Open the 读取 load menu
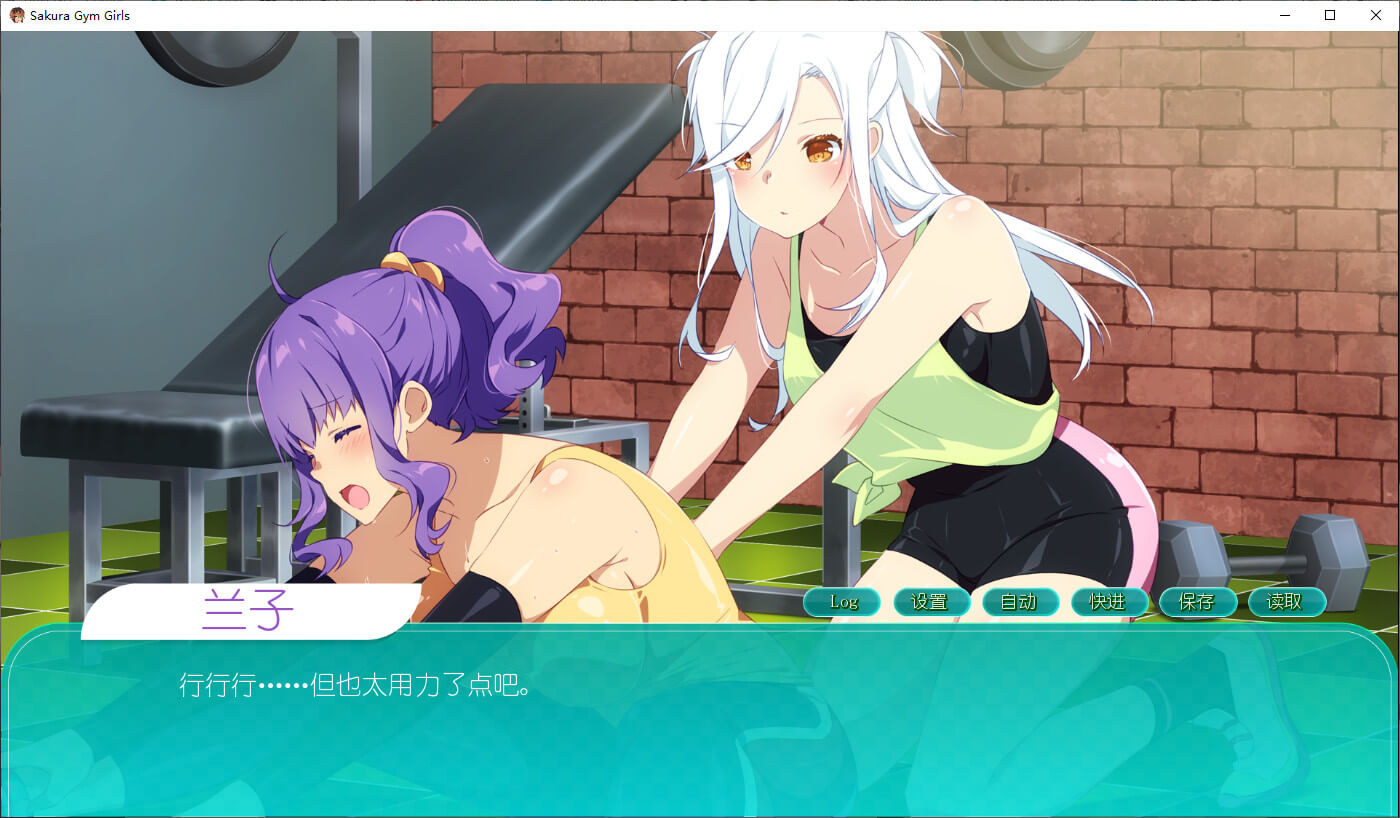Screen dimensions: 1400x818 tap(1286, 602)
